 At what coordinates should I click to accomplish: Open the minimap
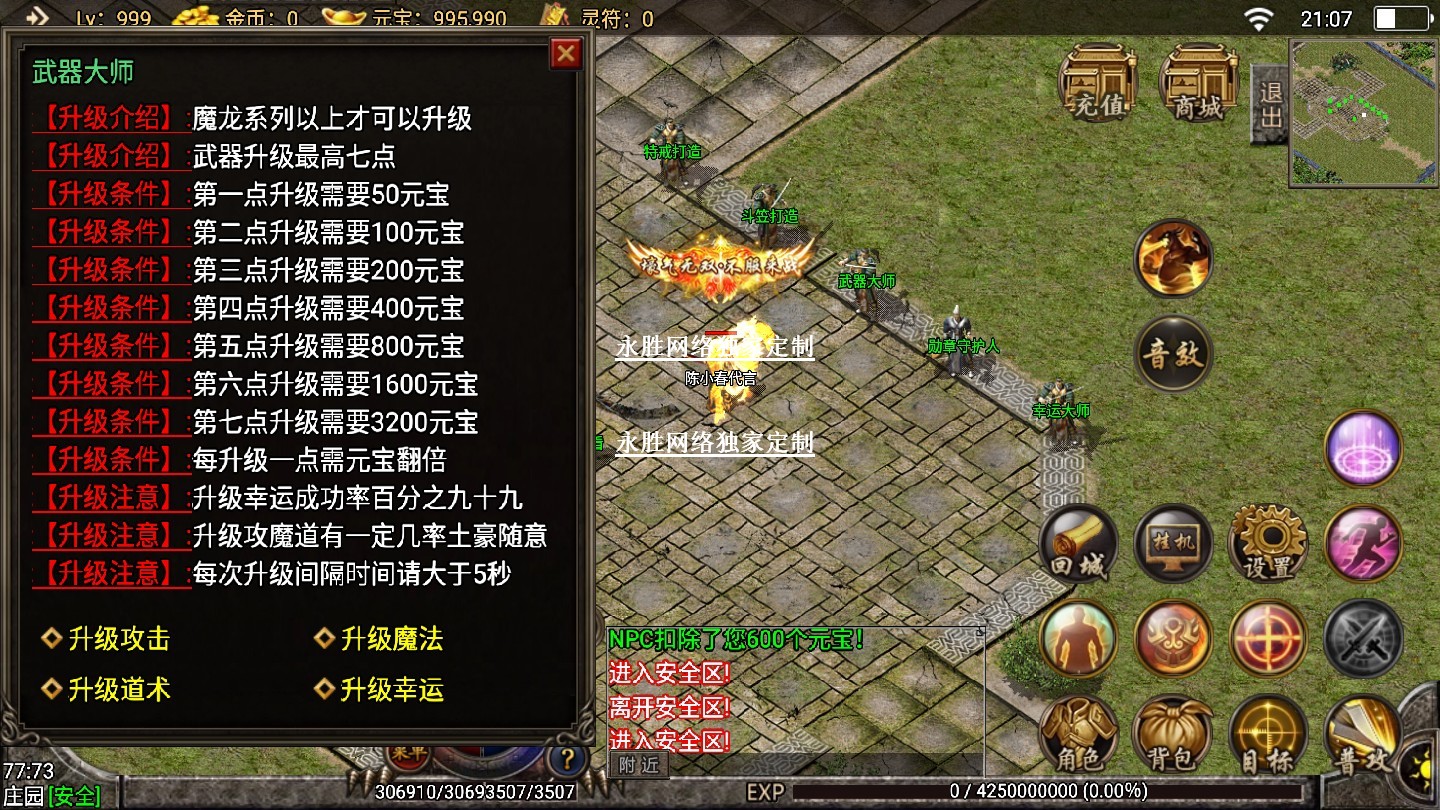1363,112
